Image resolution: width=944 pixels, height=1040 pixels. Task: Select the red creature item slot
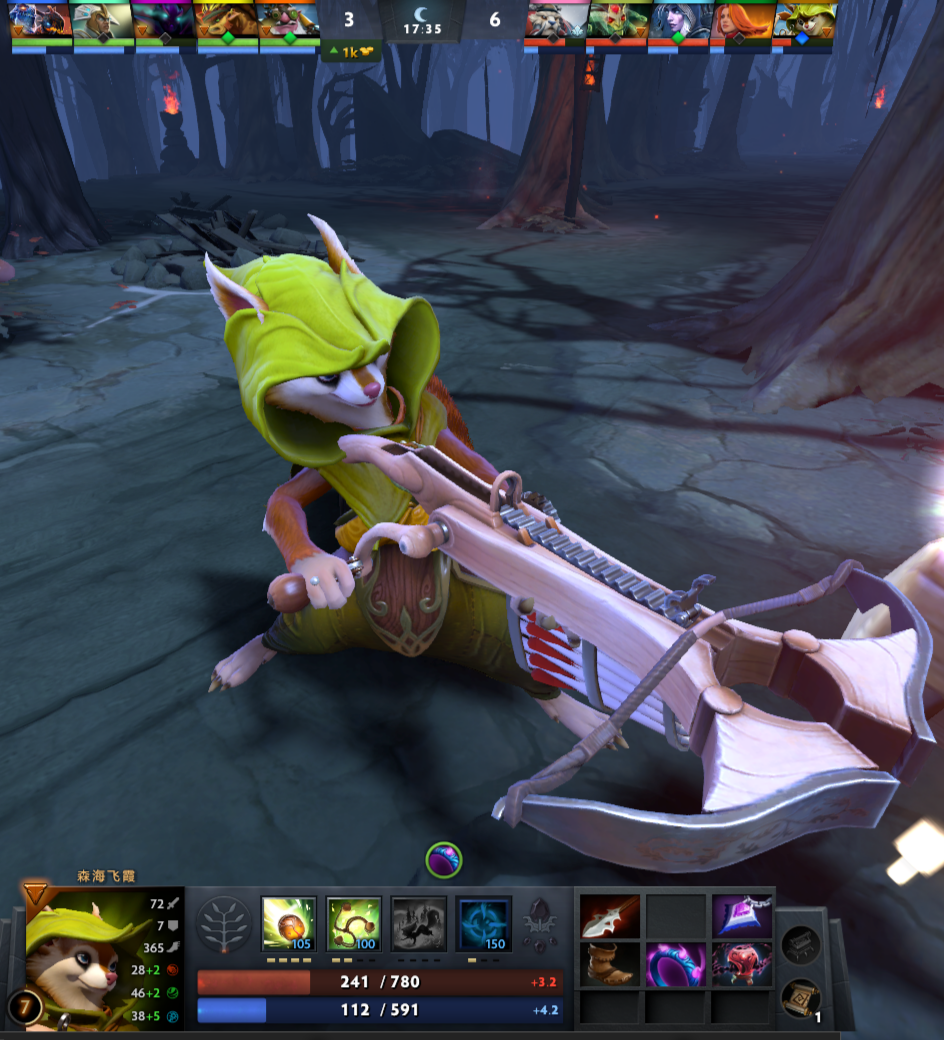coord(742,965)
